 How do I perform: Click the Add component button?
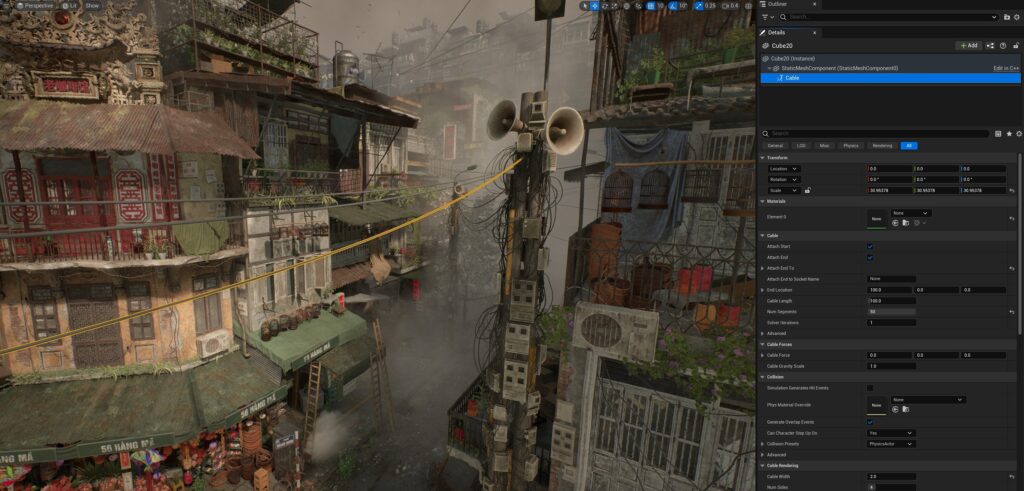(x=968, y=45)
